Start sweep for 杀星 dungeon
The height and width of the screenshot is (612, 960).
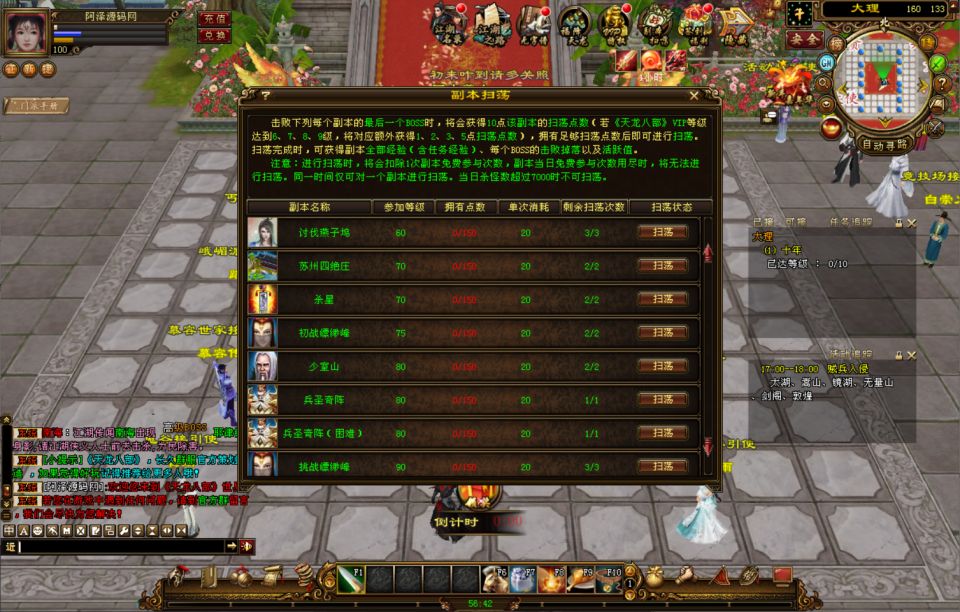pos(663,299)
